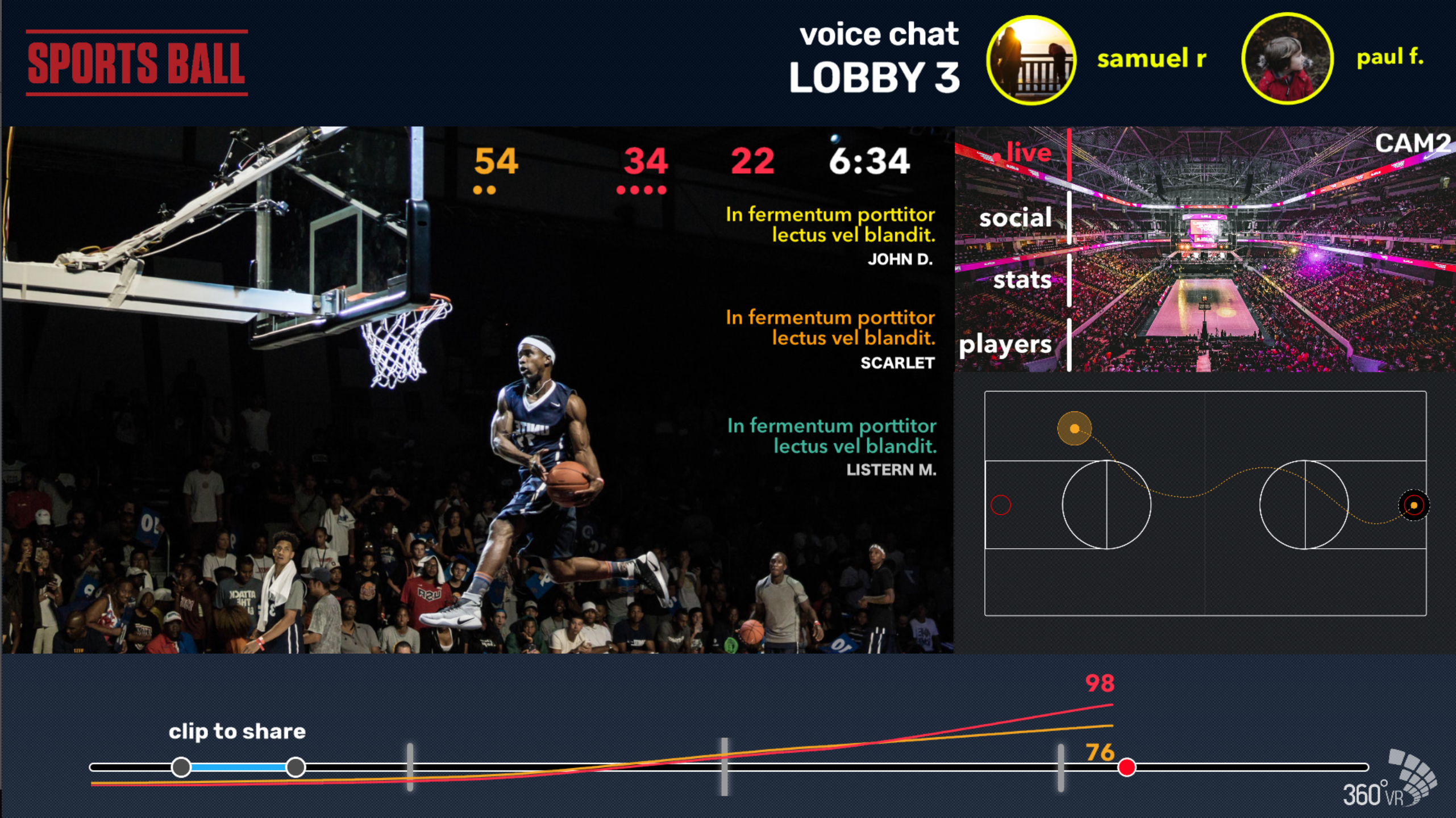This screenshot has width=1456, height=818.
Task: Select the clip end handle
Action: pos(296,767)
